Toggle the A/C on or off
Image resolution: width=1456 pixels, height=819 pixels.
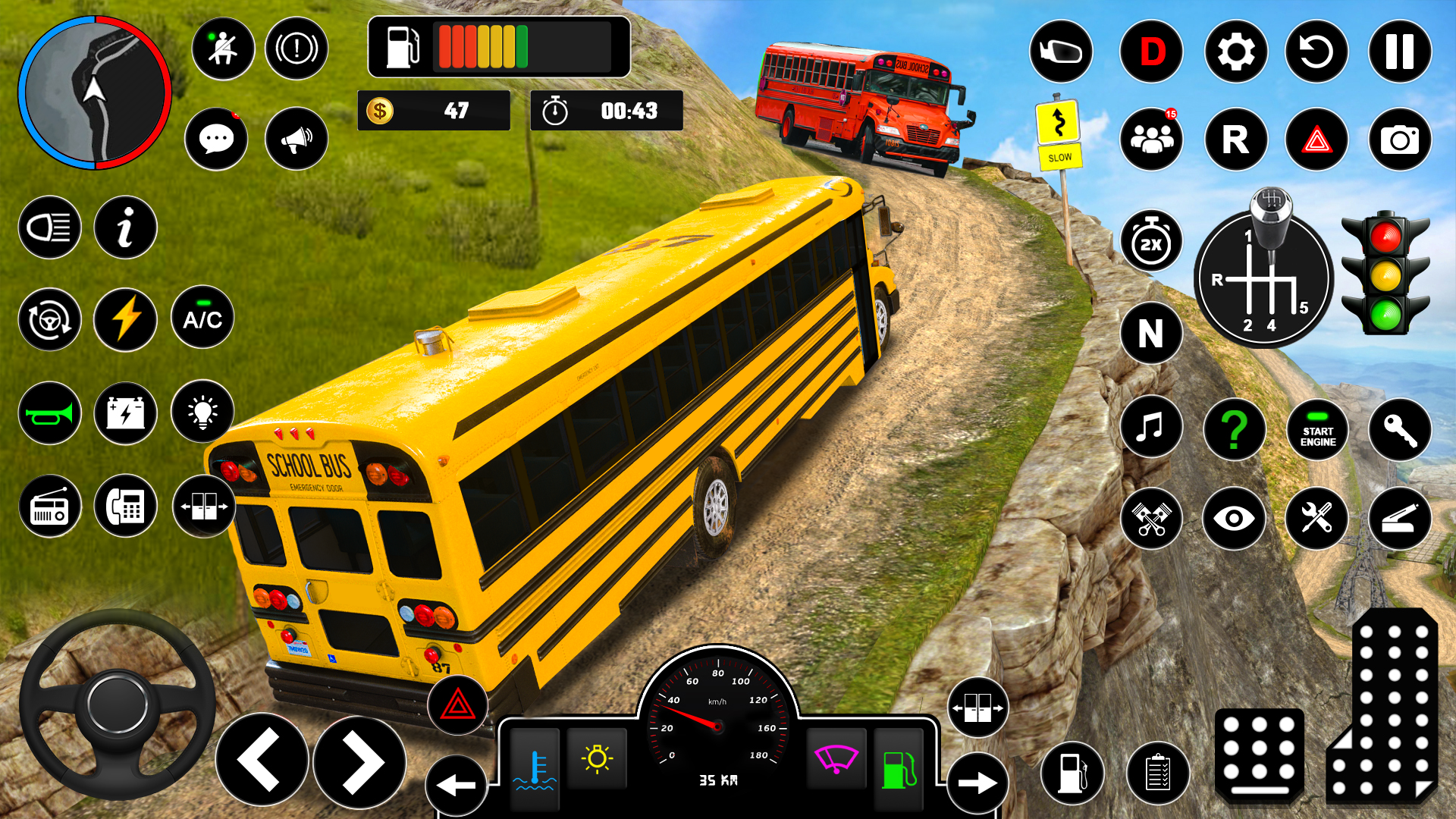[202, 319]
